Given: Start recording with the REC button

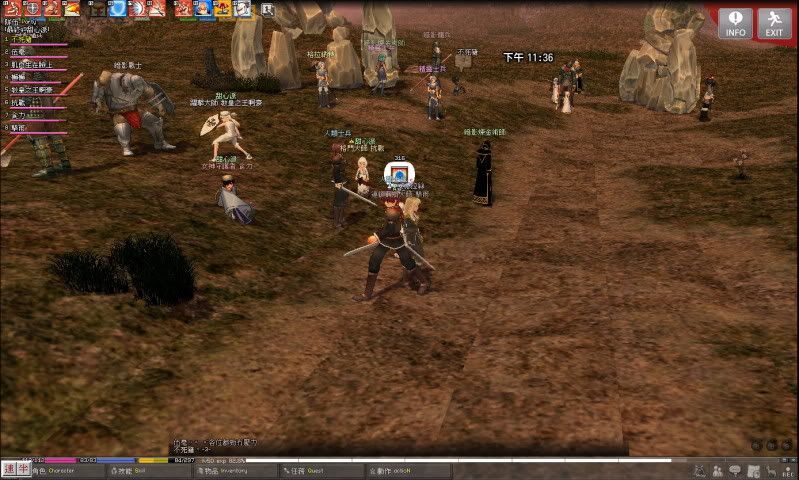Looking at the screenshot, I should pyautogui.click(x=788, y=471).
